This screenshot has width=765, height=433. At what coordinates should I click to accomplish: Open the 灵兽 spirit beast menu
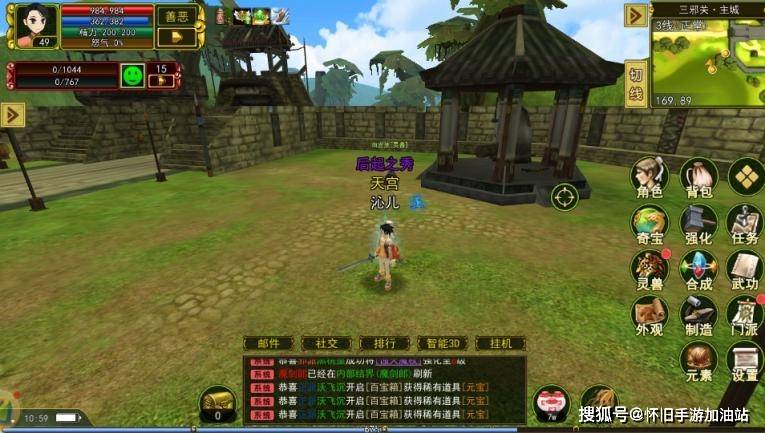click(x=649, y=270)
